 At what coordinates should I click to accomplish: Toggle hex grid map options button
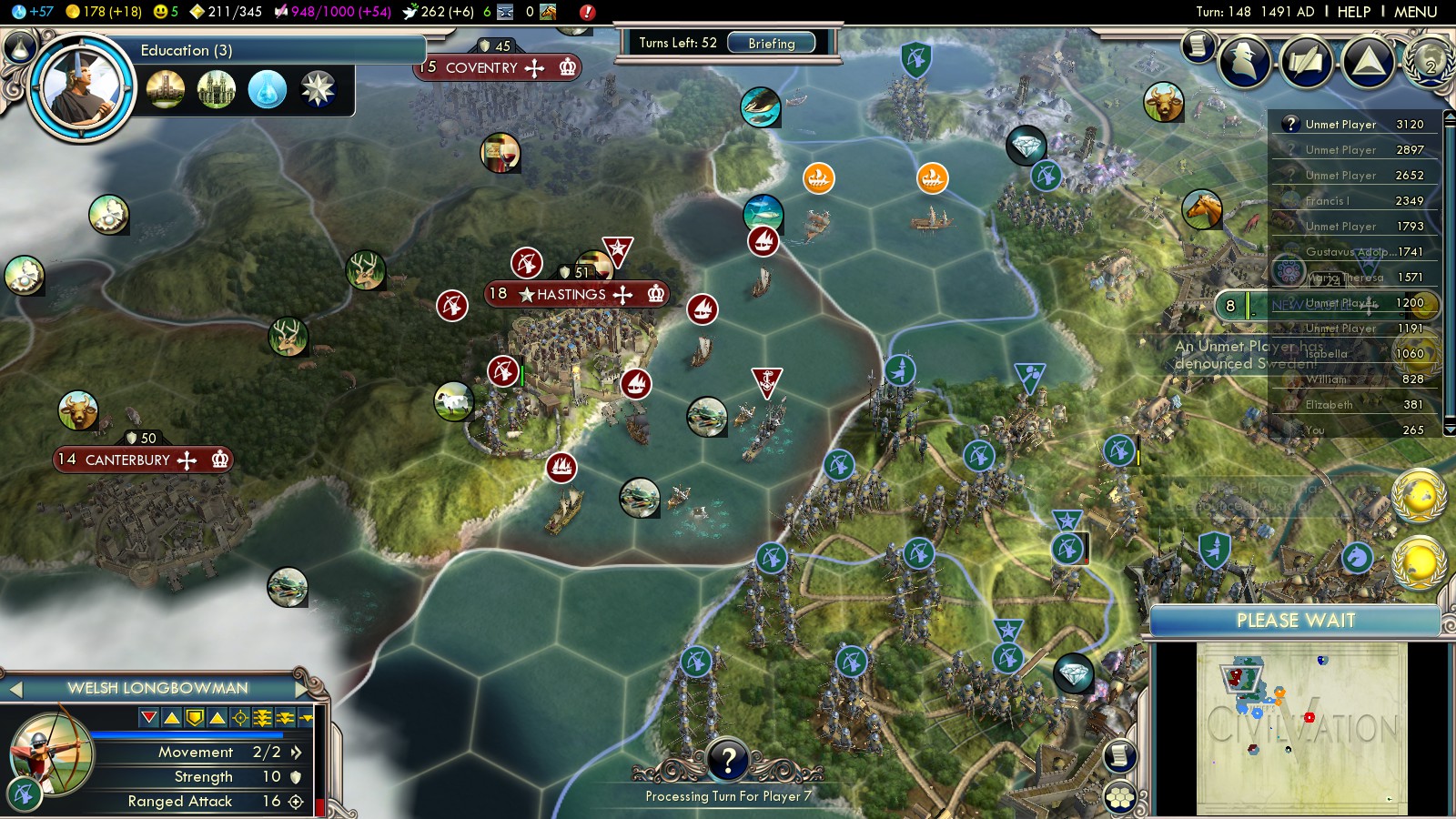tap(1120, 798)
